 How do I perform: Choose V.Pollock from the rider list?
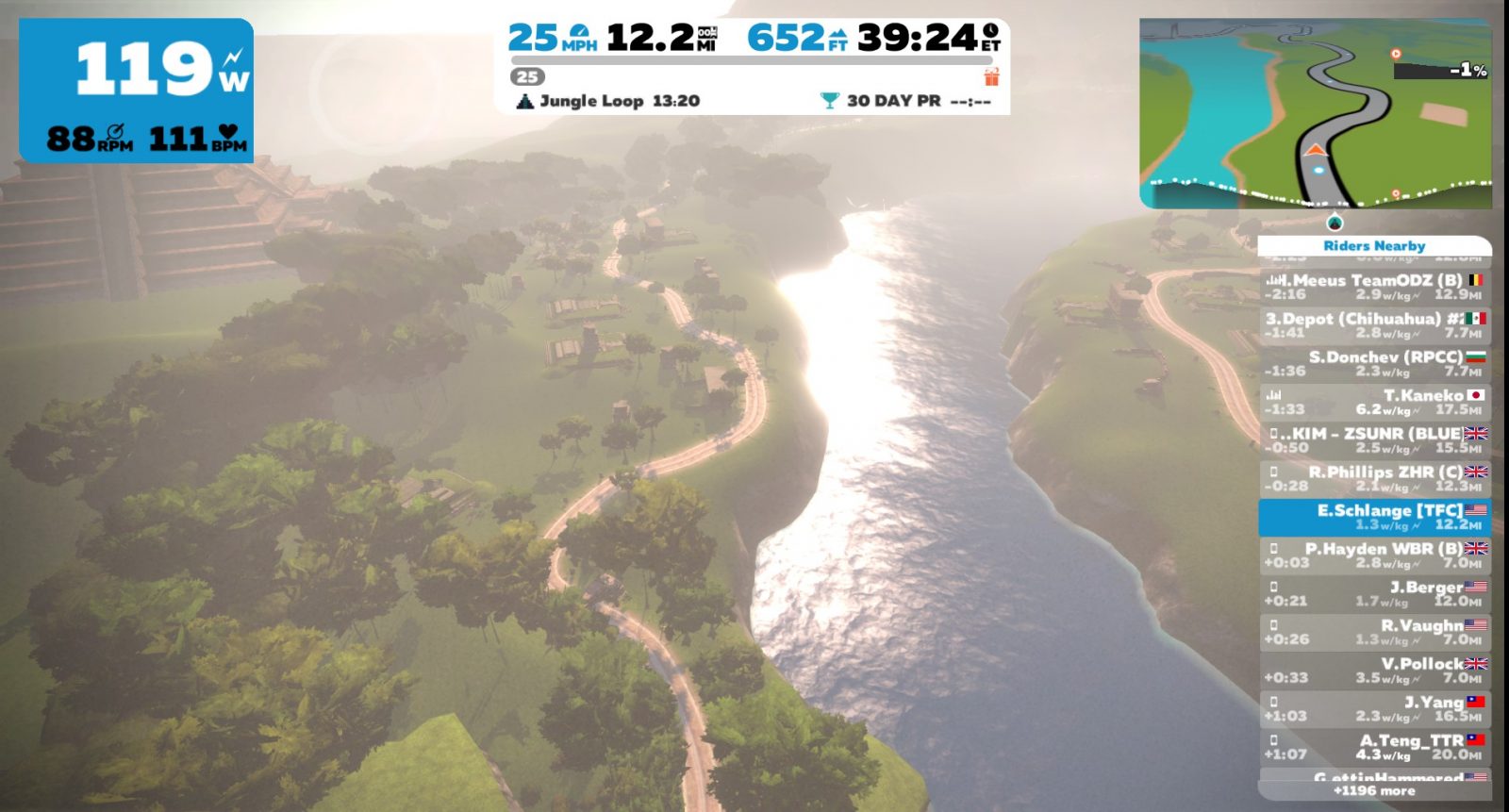coord(1374,671)
